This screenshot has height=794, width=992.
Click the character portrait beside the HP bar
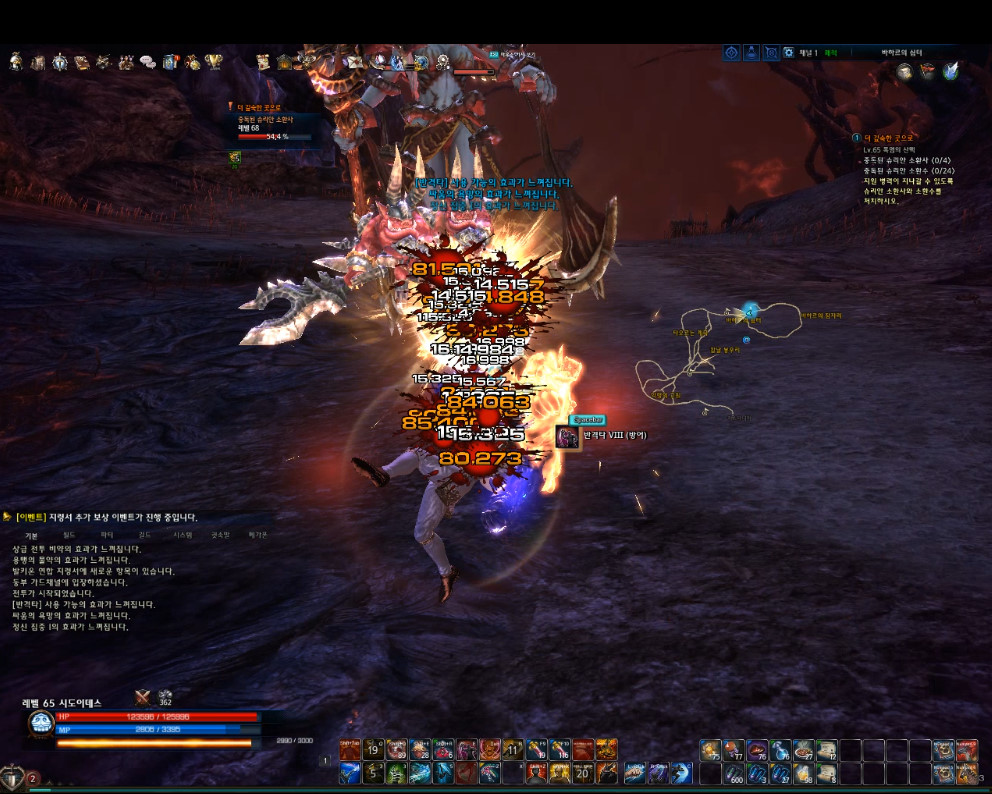click(41, 726)
